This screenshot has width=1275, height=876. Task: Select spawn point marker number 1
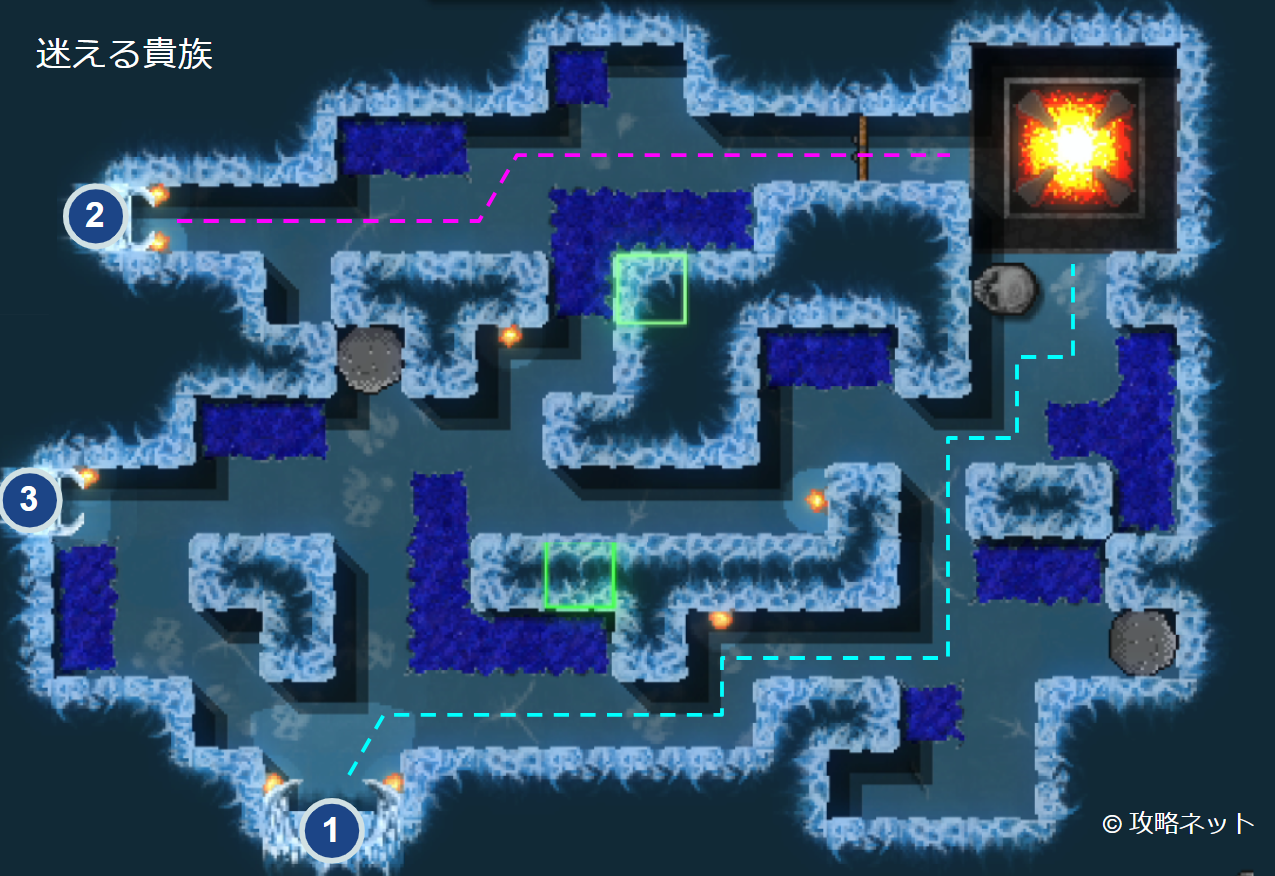[x=331, y=830]
